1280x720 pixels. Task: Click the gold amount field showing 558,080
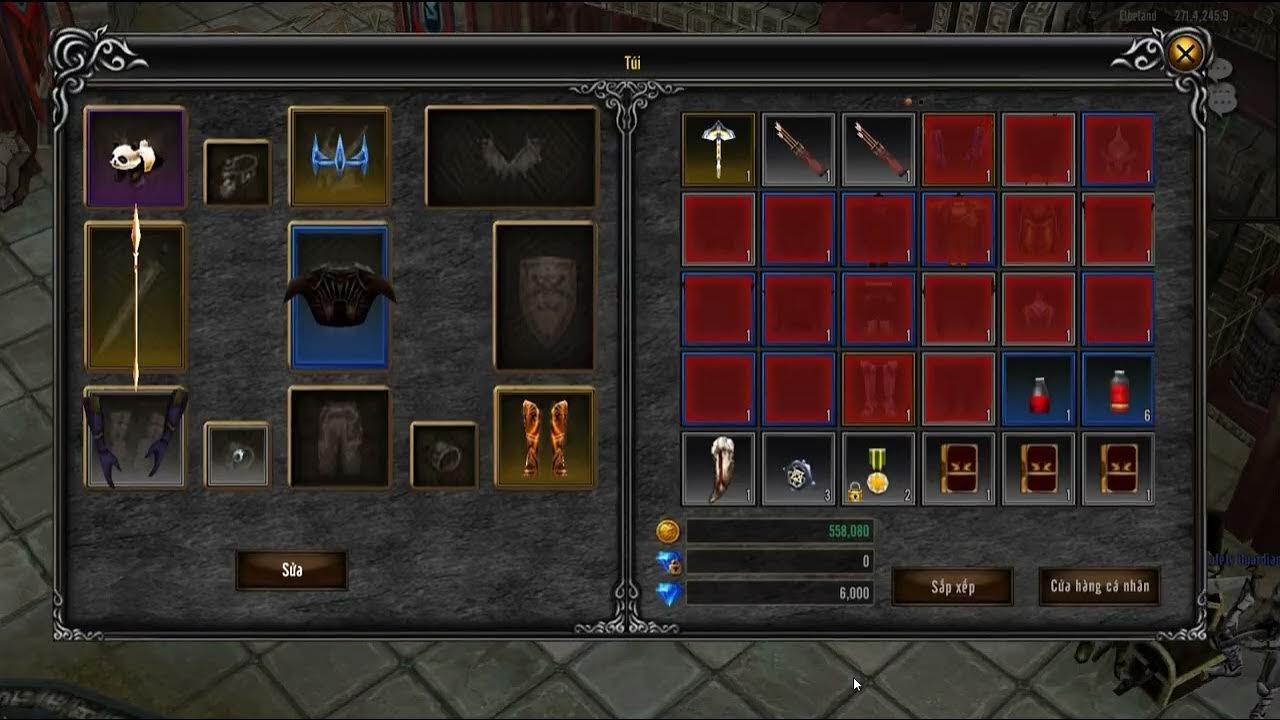pos(780,531)
